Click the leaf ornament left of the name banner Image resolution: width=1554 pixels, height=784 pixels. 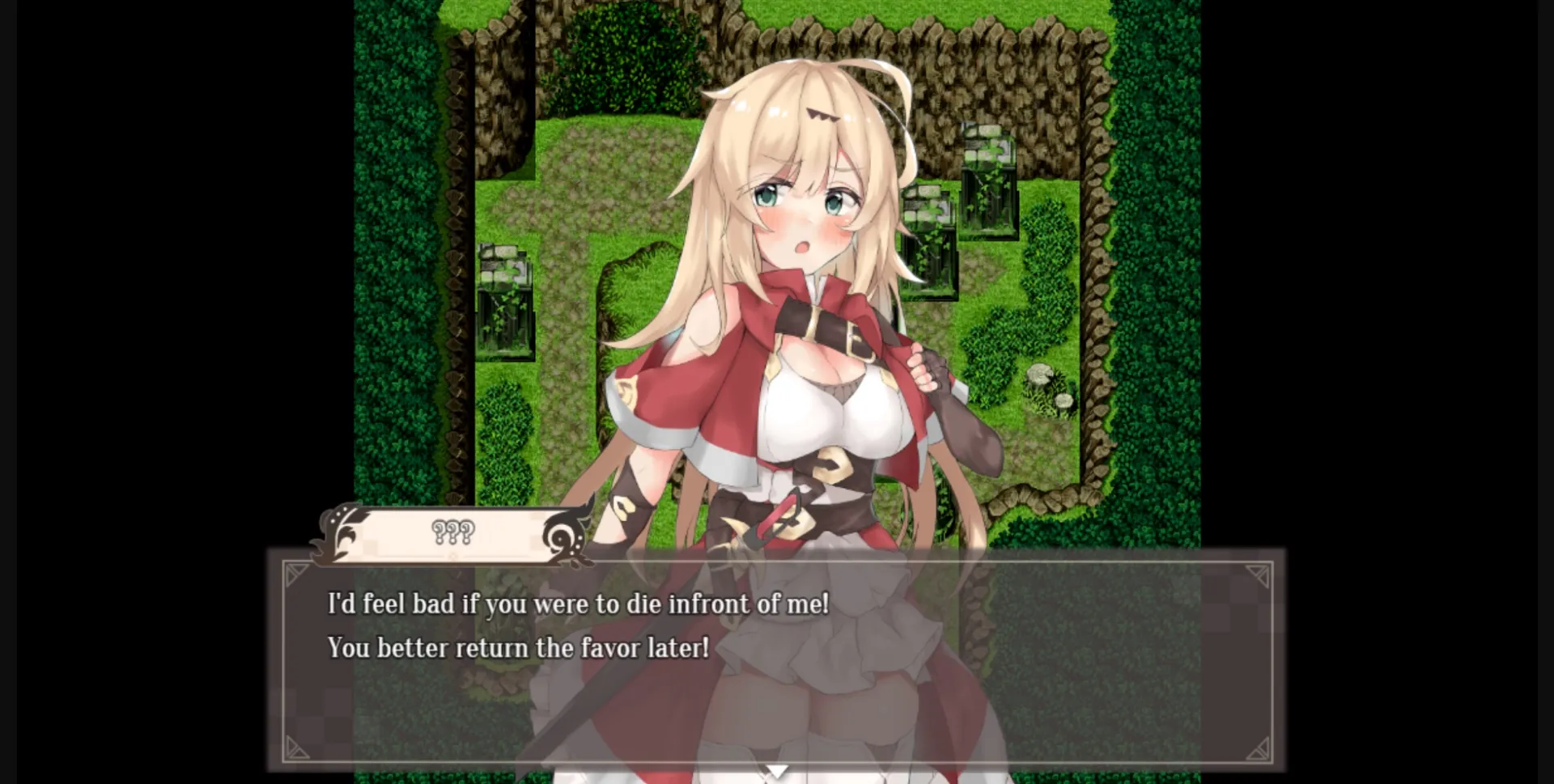[x=336, y=536]
